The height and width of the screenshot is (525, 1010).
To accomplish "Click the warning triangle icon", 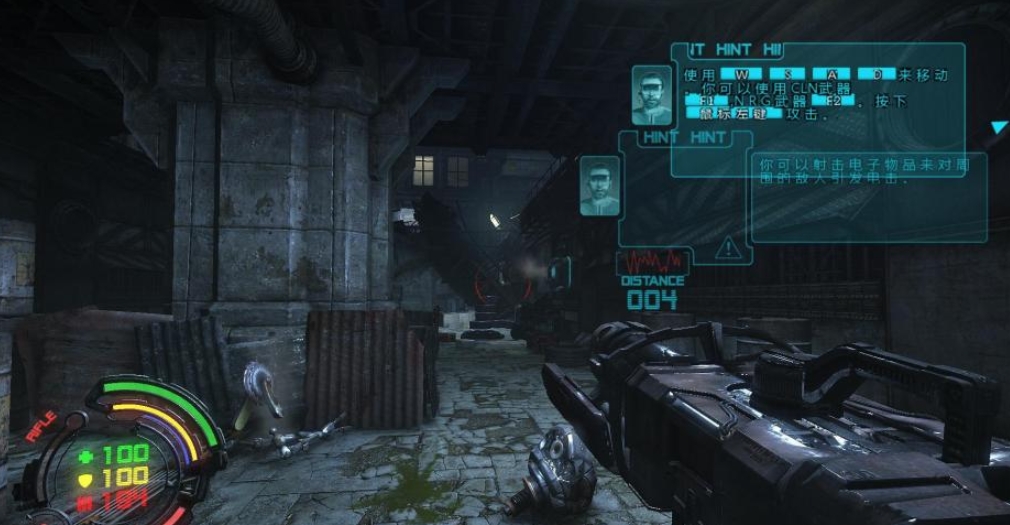I will click(x=730, y=246).
